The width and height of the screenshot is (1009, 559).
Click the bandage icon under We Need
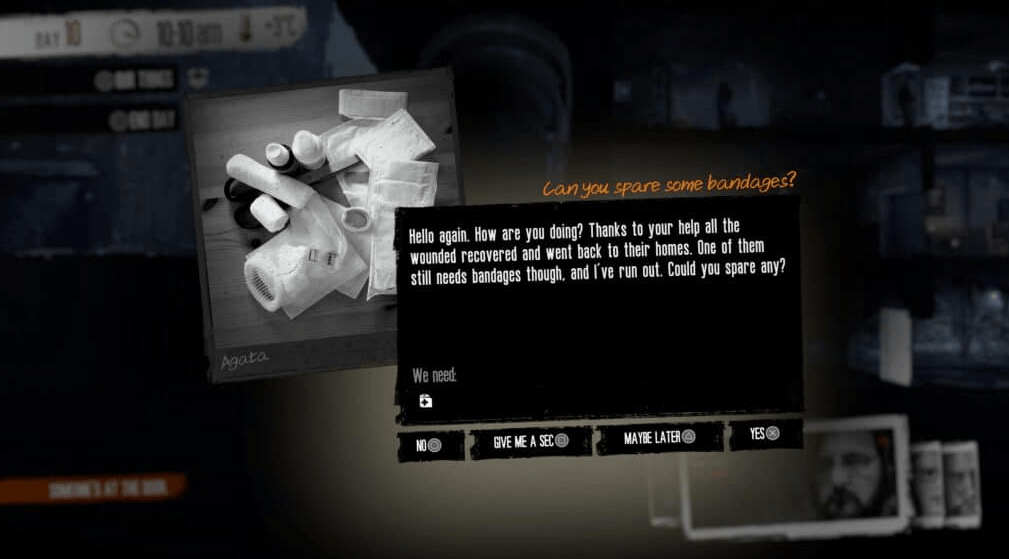point(426,401)
